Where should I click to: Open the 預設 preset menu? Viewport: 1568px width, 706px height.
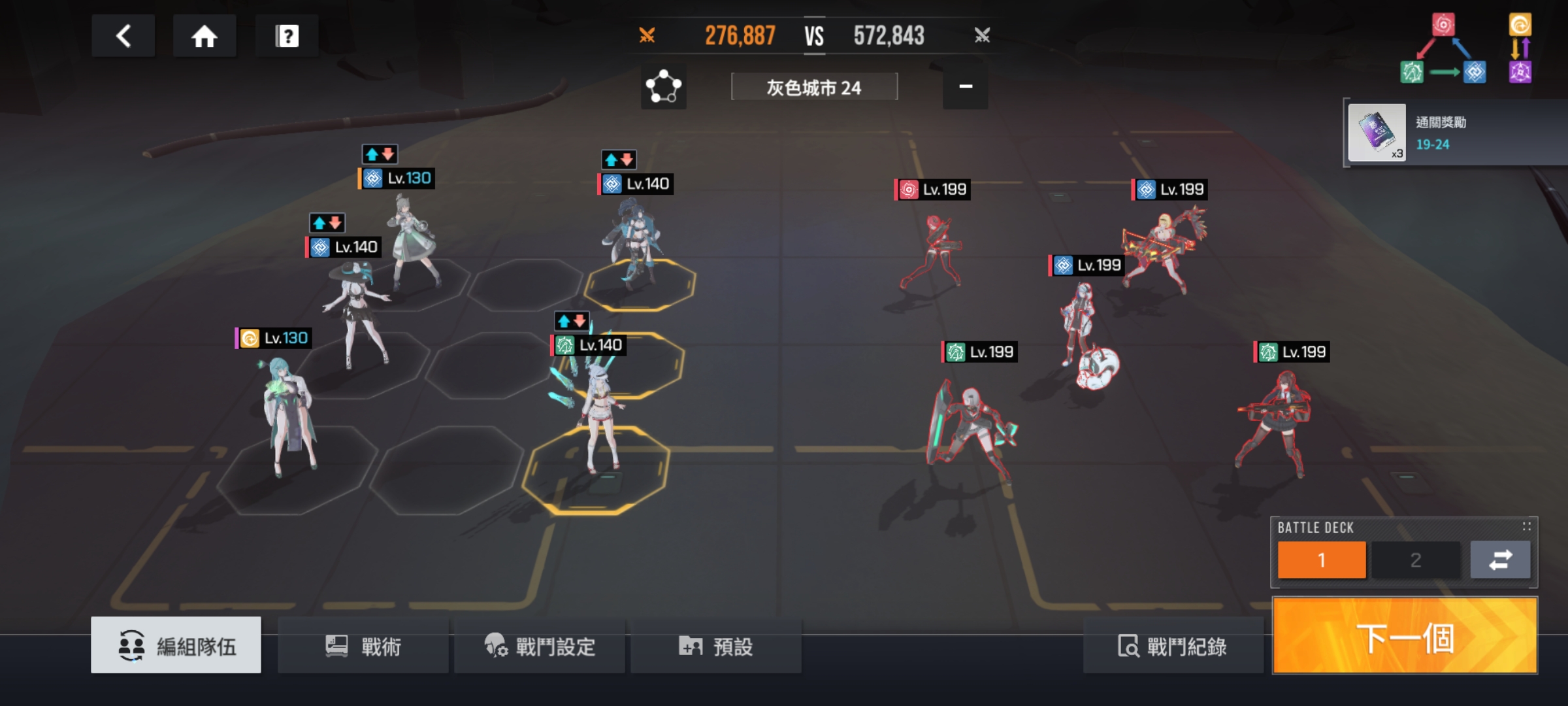pos(716,647)
